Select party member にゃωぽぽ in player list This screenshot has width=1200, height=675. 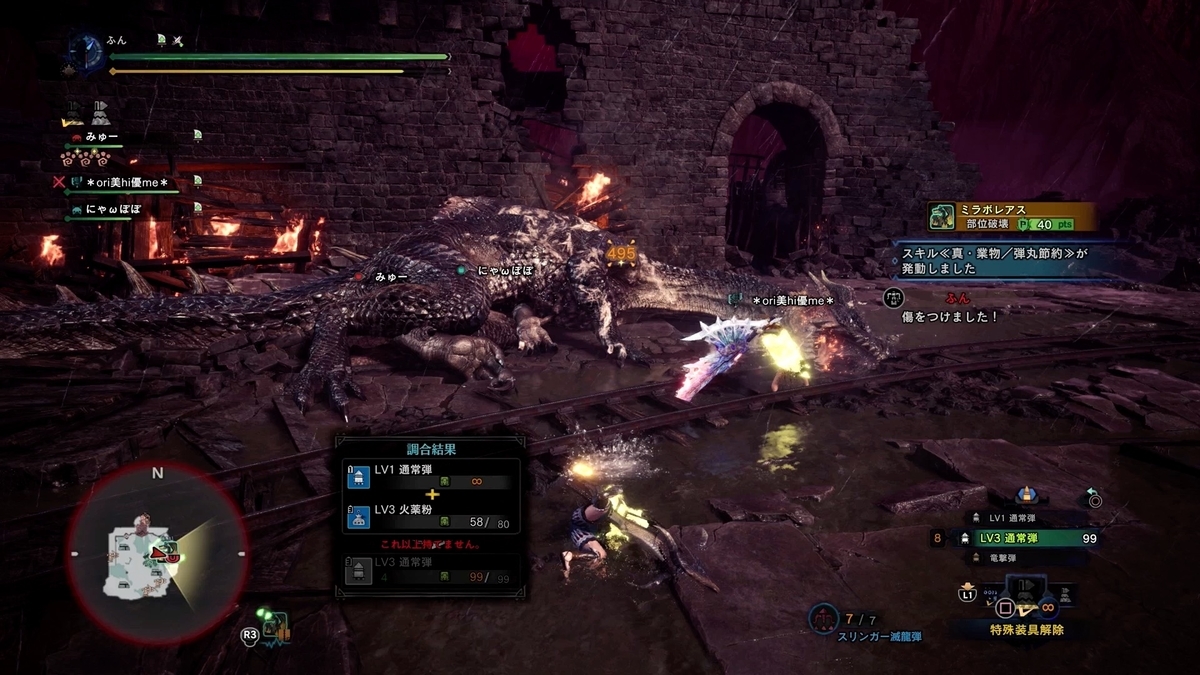point(113,209)
